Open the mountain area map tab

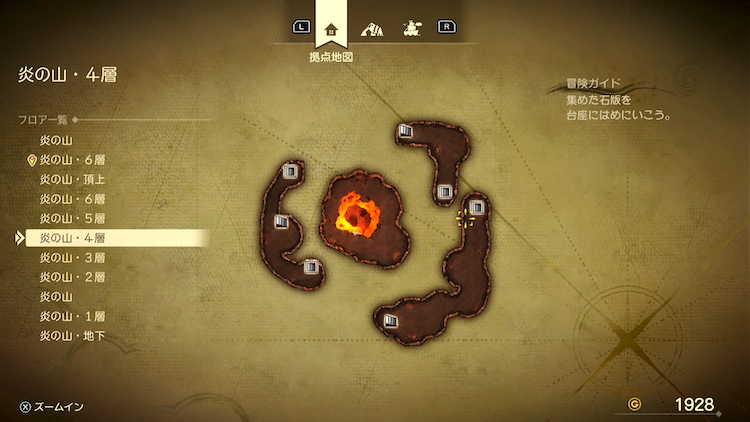[x=371, y=28]
